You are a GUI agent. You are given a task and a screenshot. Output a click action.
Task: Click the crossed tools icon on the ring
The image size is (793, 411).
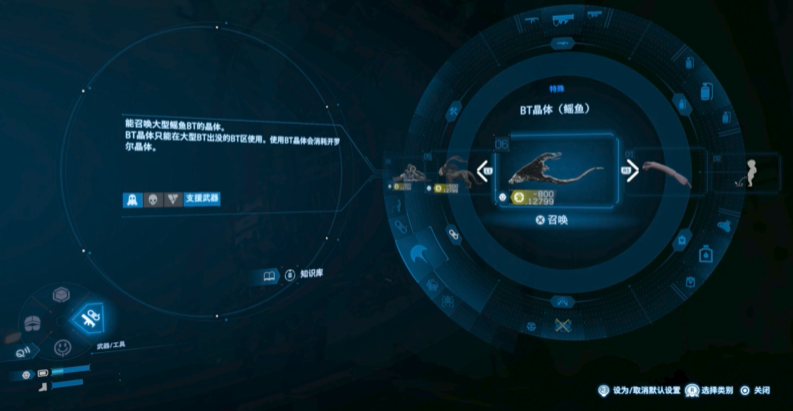click(561, 324)
